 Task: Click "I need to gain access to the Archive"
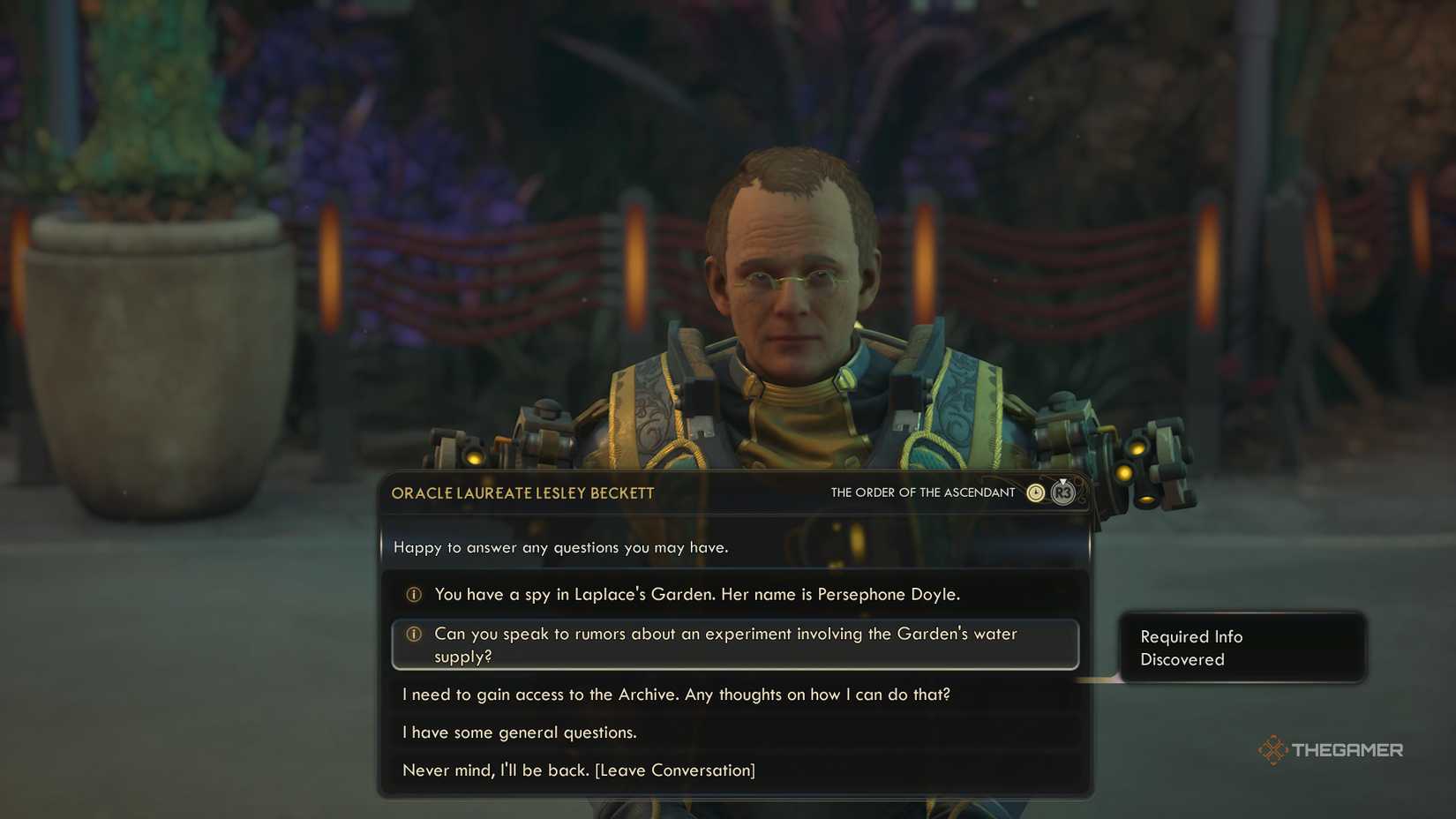[x=677, y=695]
